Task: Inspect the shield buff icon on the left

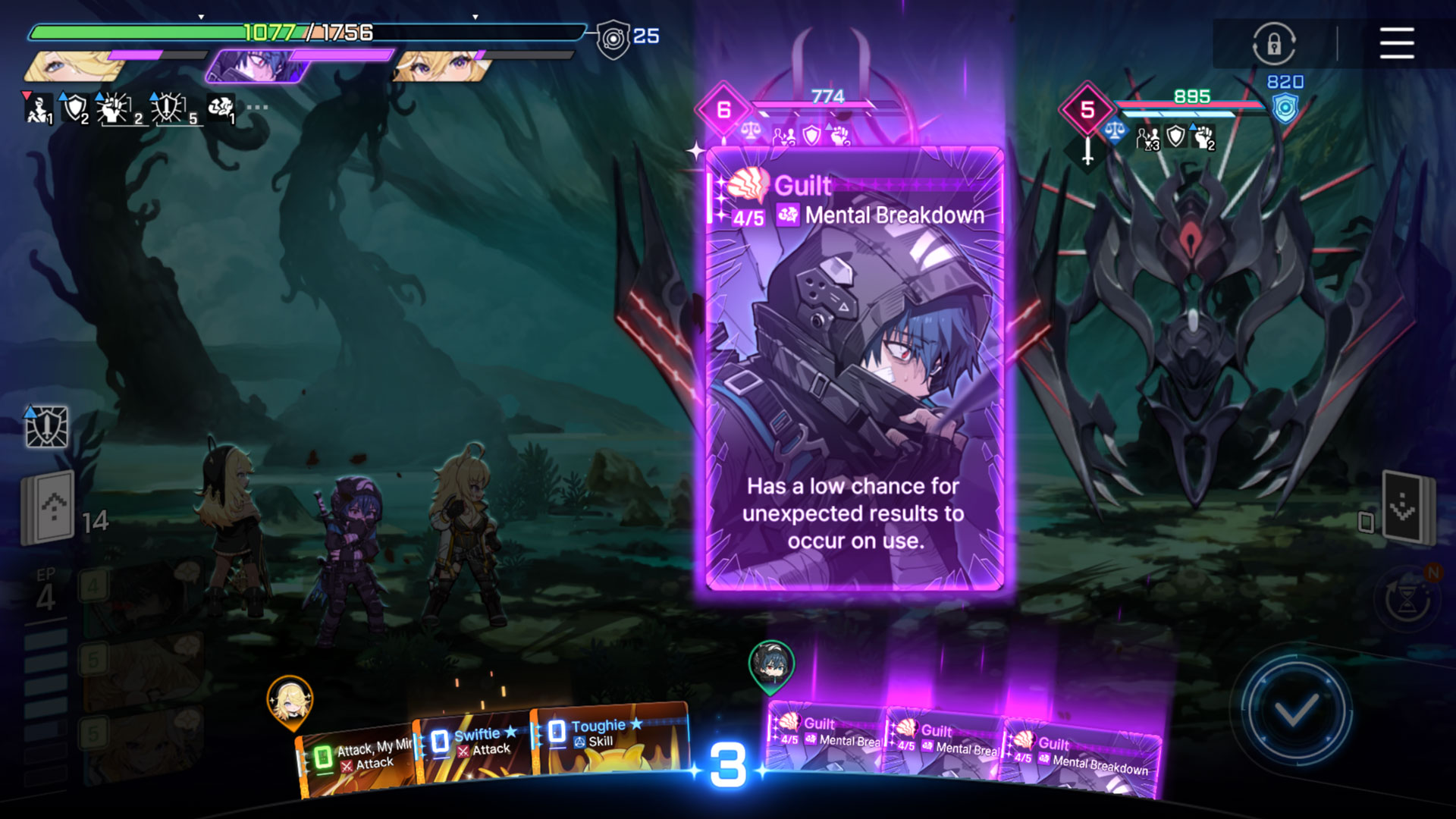Action: click(x=74, y=108)
